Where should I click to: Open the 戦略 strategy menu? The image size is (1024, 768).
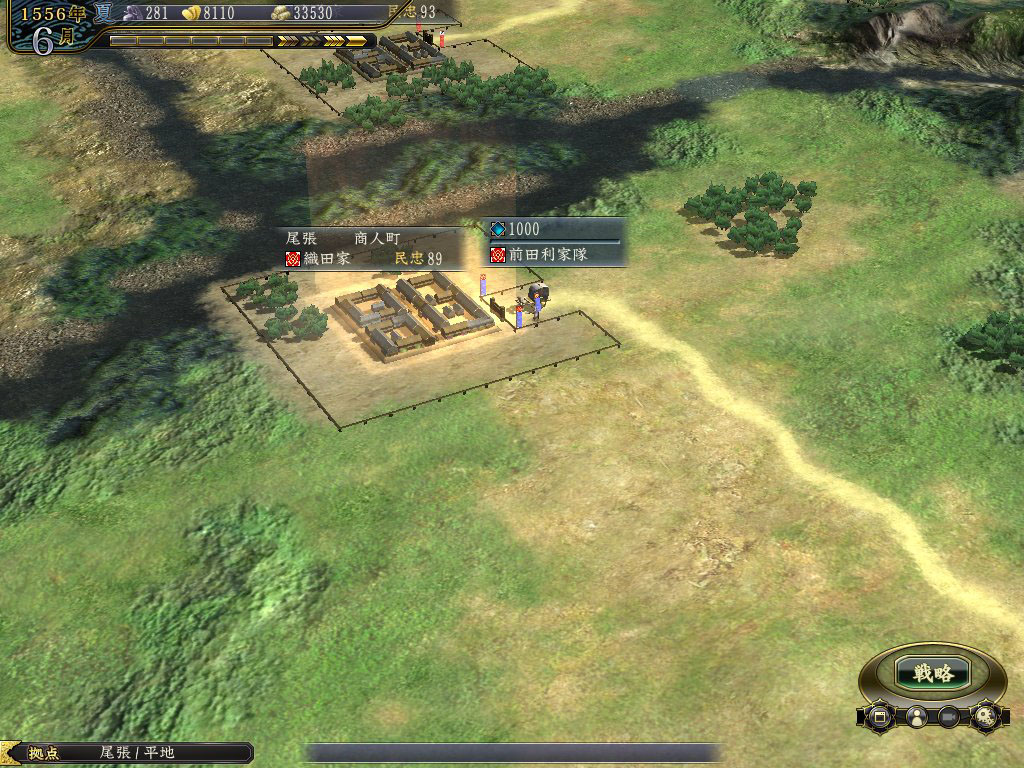(x=932, y=673)
